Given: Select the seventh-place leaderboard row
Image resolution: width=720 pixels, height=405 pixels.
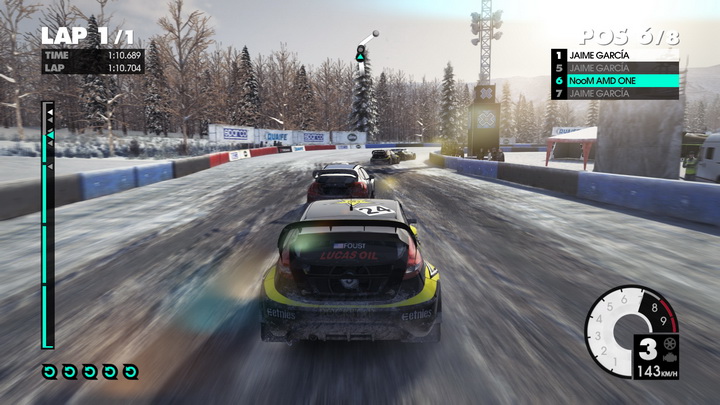Looking at the screenshot, I should click(613, 93).
